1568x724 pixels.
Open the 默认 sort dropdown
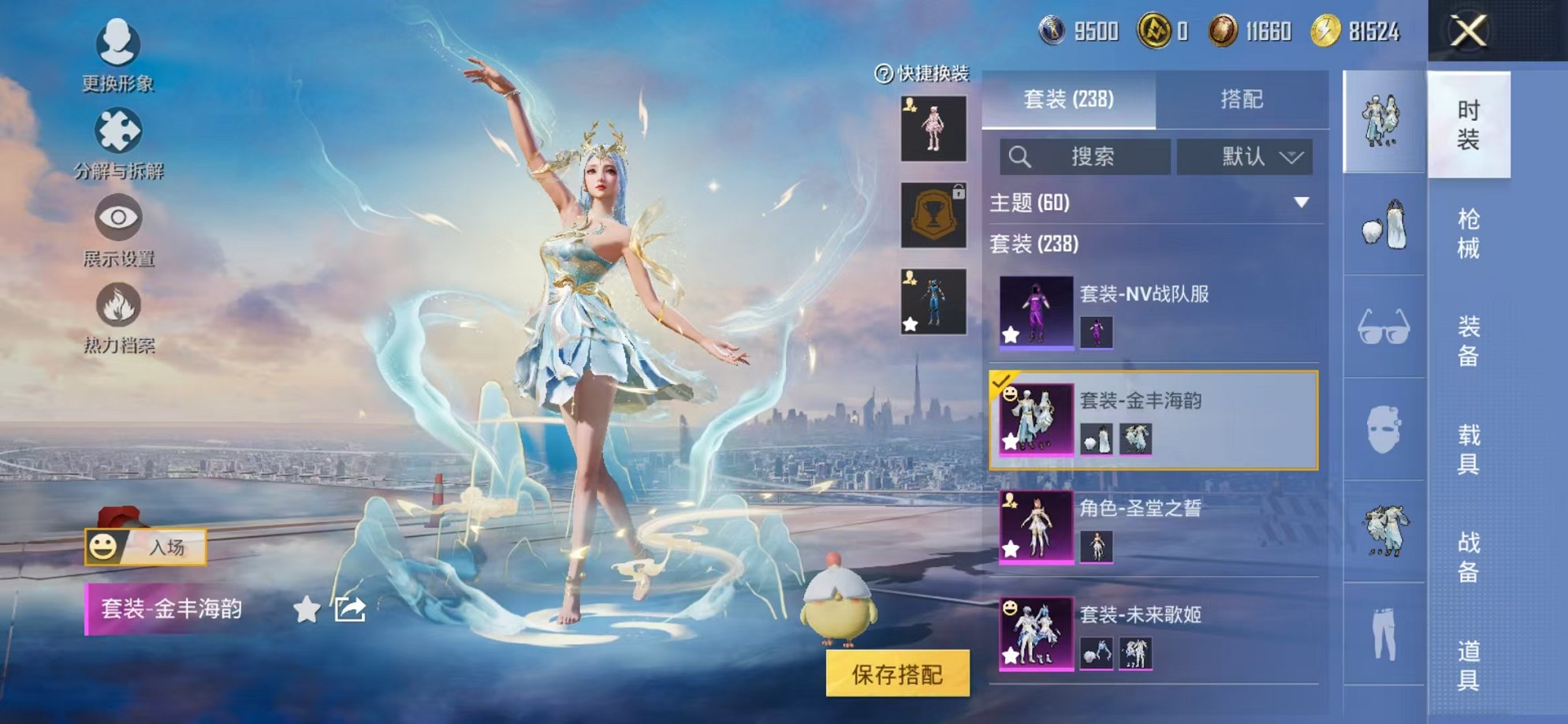point(1246,157)
